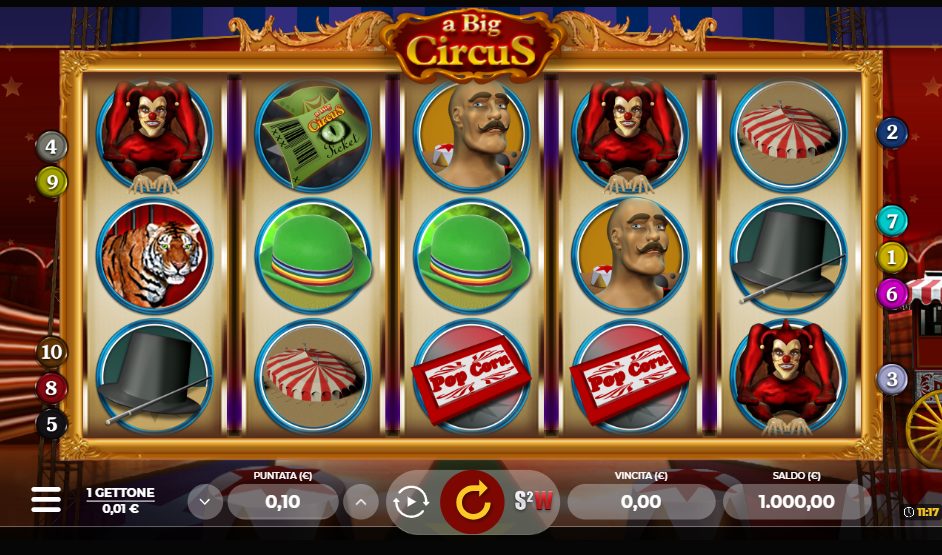Decrease the Puntata bet amount
The width and height of the screenshot is (942, 555).
tap(205, 501)
